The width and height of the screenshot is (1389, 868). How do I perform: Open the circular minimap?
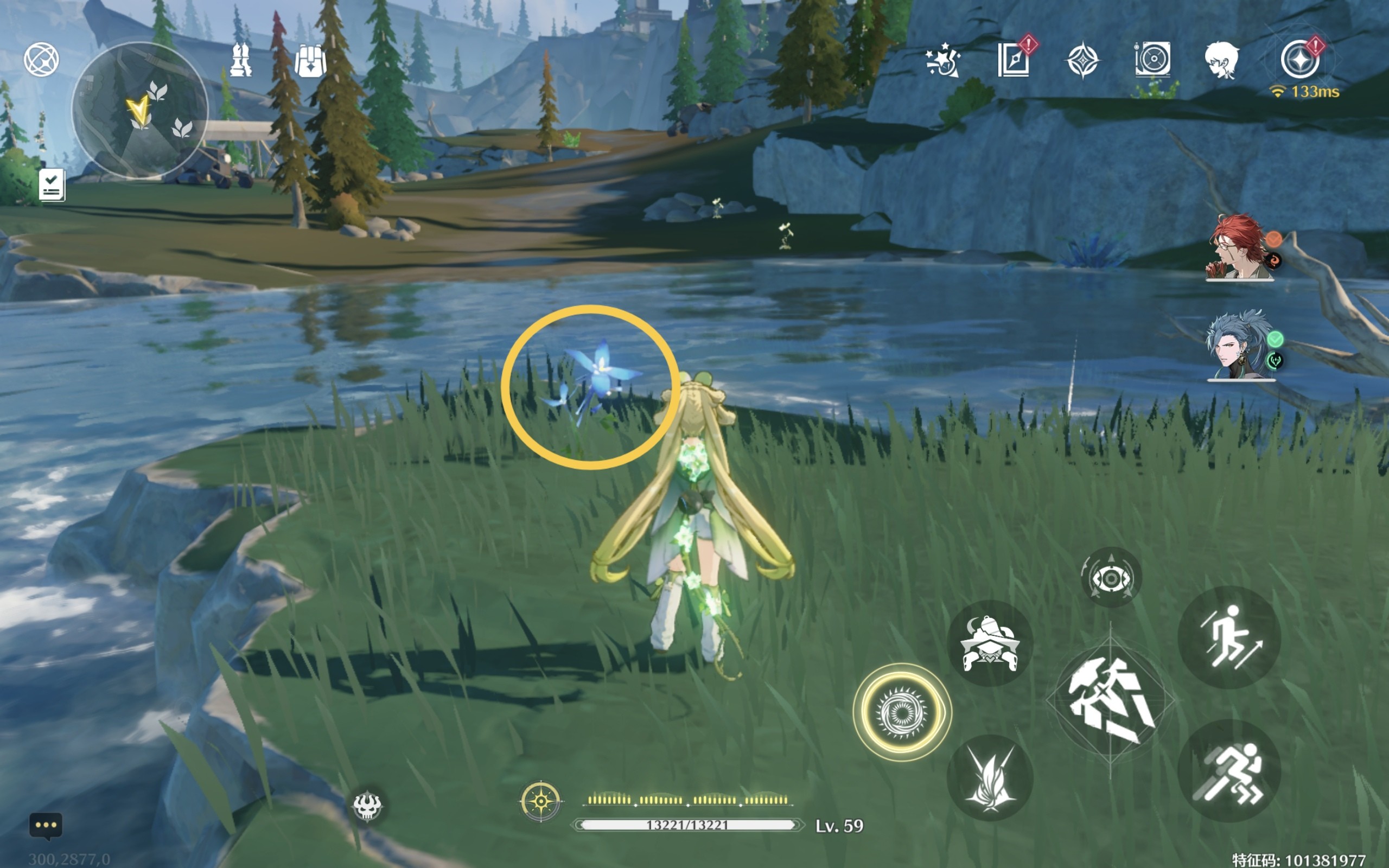point(139,110)
